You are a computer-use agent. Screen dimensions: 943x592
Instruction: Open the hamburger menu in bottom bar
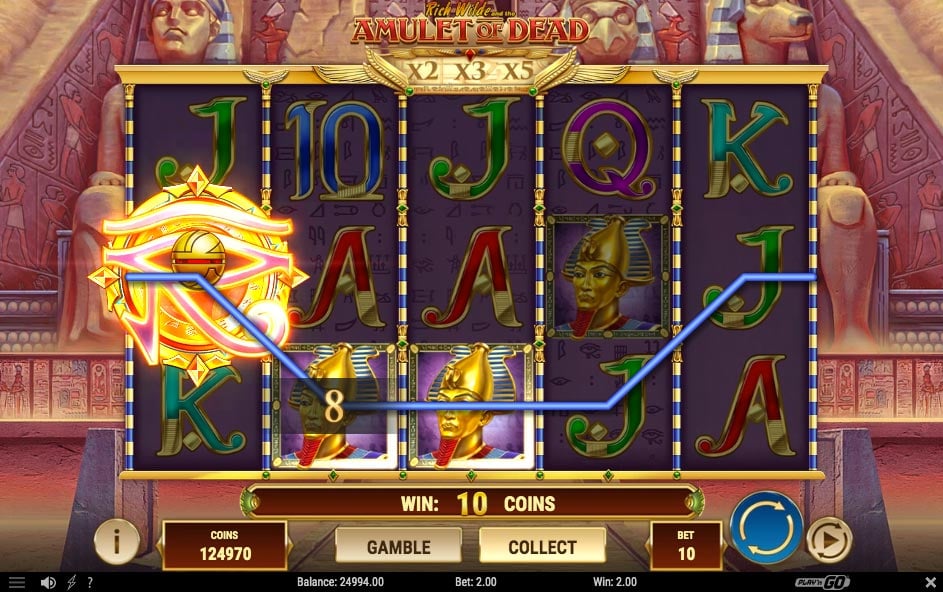click(x=17, y=582)
